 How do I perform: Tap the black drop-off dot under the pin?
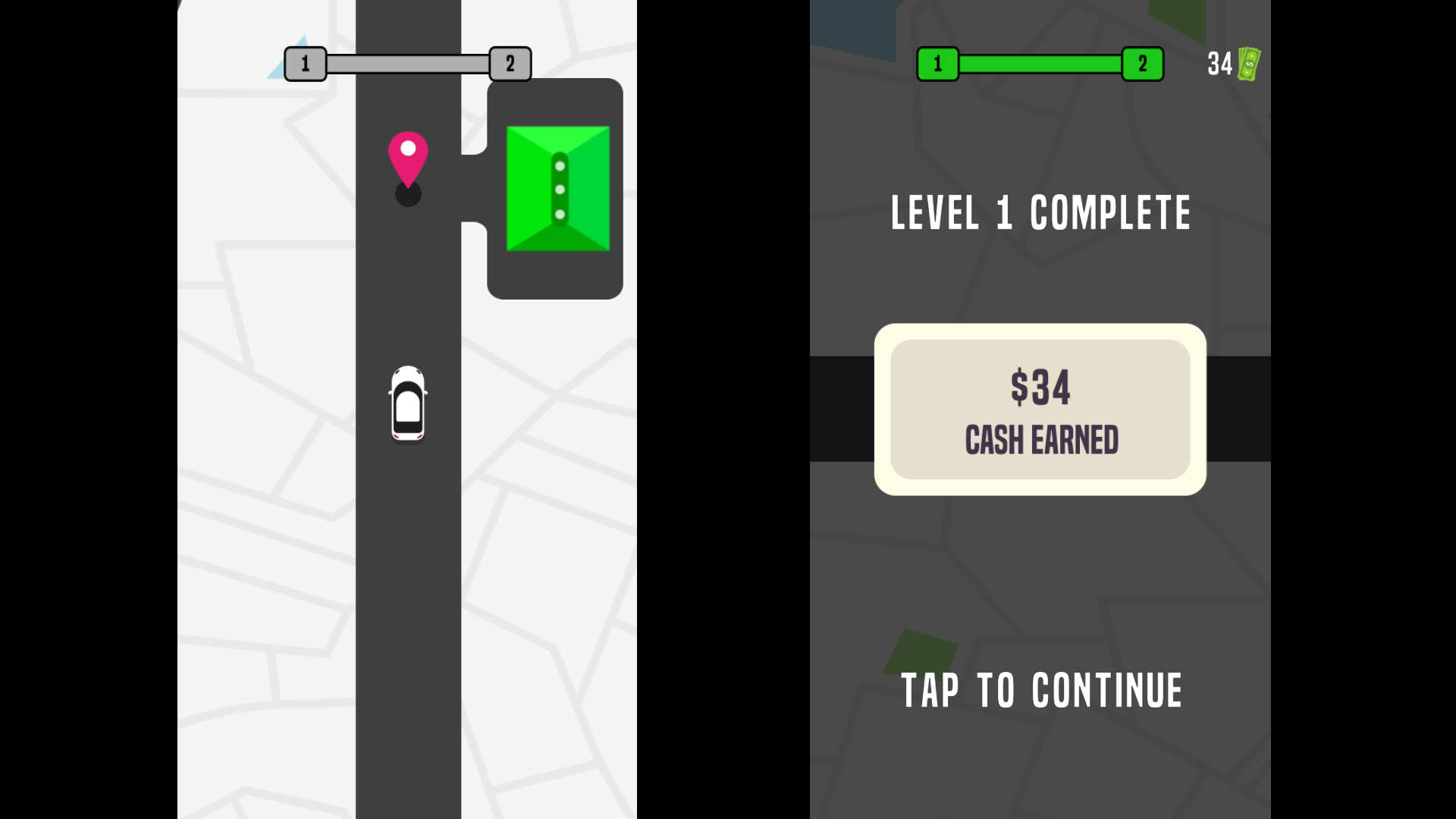pos(408,195)
